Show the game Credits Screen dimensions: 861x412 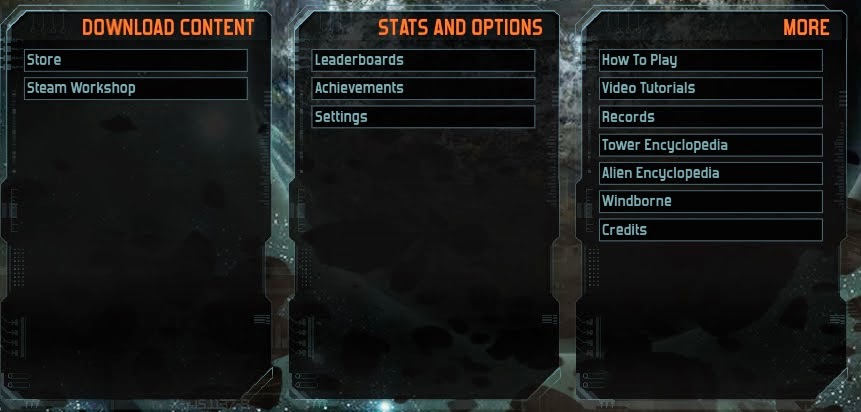[710, 230]
